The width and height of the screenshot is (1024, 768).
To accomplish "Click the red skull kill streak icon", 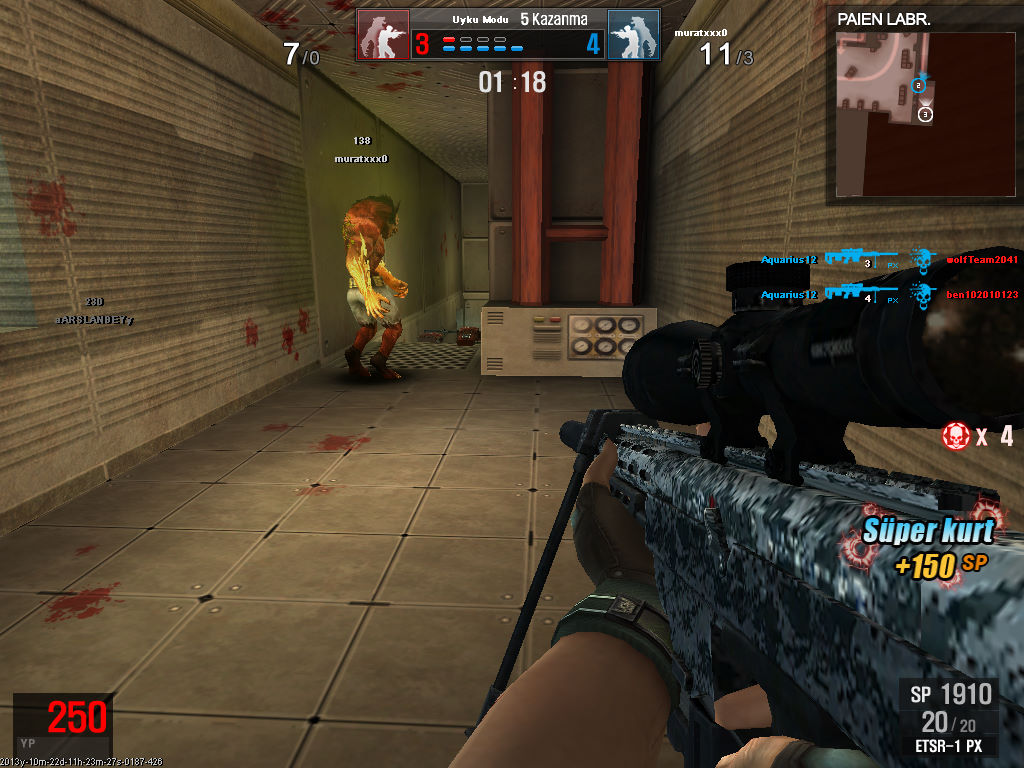I will point(956,436).
